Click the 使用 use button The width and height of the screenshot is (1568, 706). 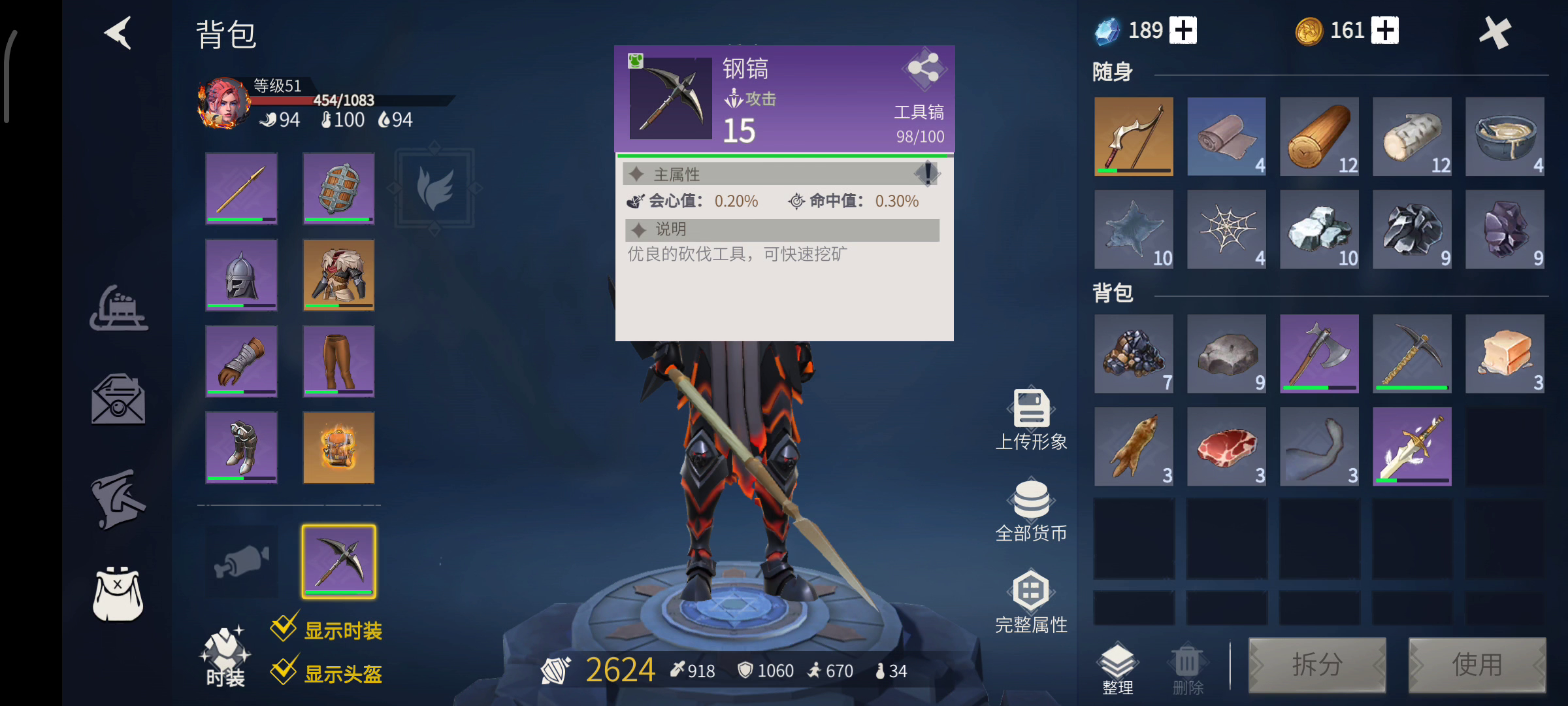tap(1477, 665)
